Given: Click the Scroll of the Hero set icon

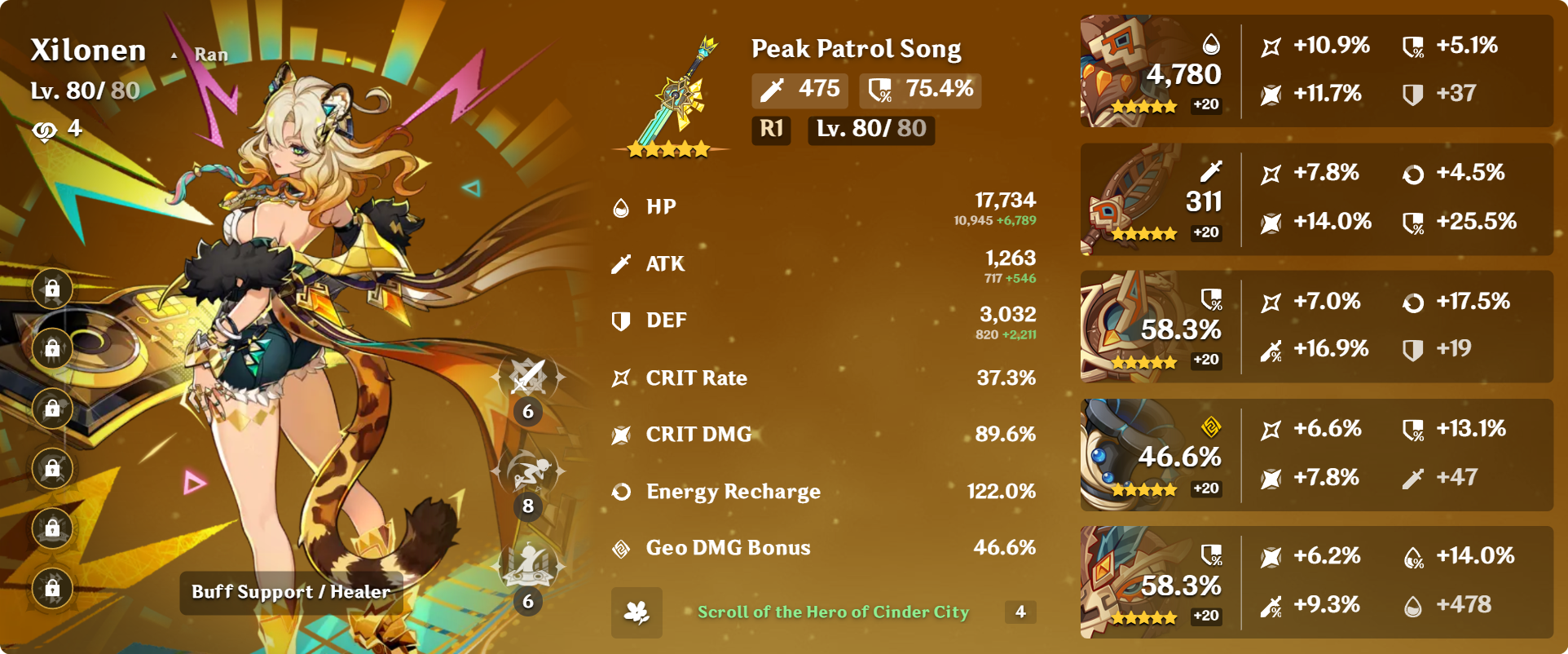Looking at the screenshot, I should coord(636,612).
